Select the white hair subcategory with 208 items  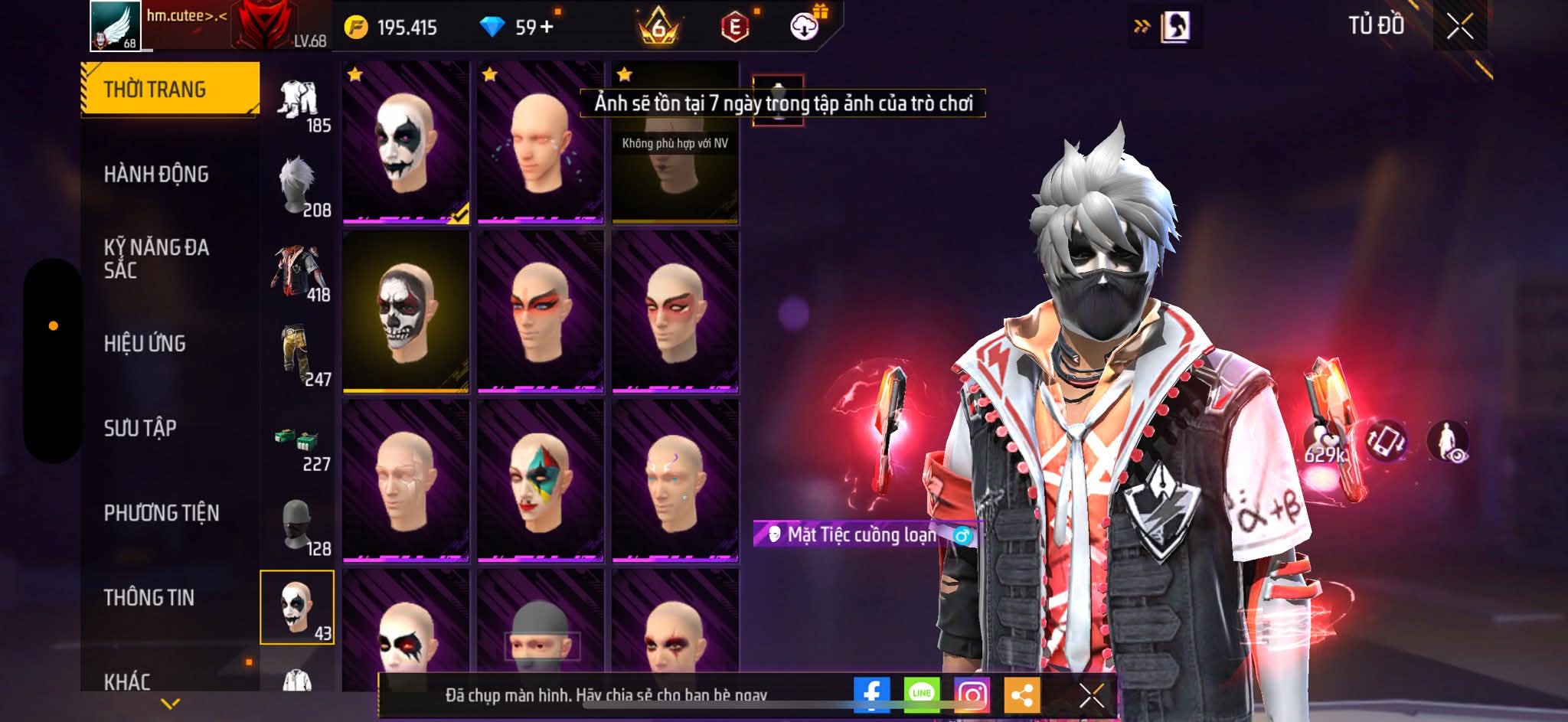(x=299, y=188)
